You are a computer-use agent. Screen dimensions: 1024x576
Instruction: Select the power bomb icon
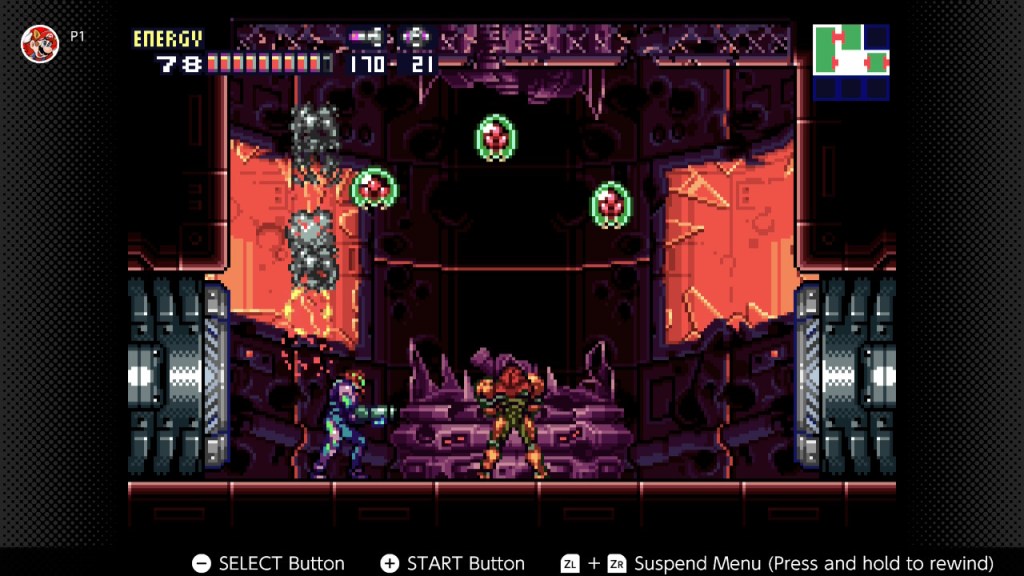[414, 38]
